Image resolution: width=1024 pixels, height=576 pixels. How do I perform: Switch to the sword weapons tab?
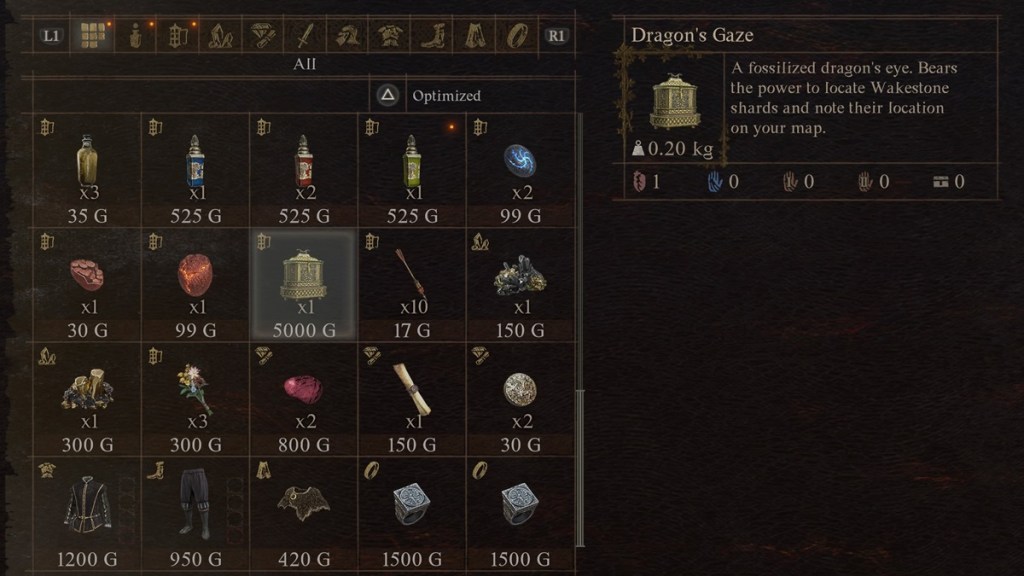pos(302,37)
